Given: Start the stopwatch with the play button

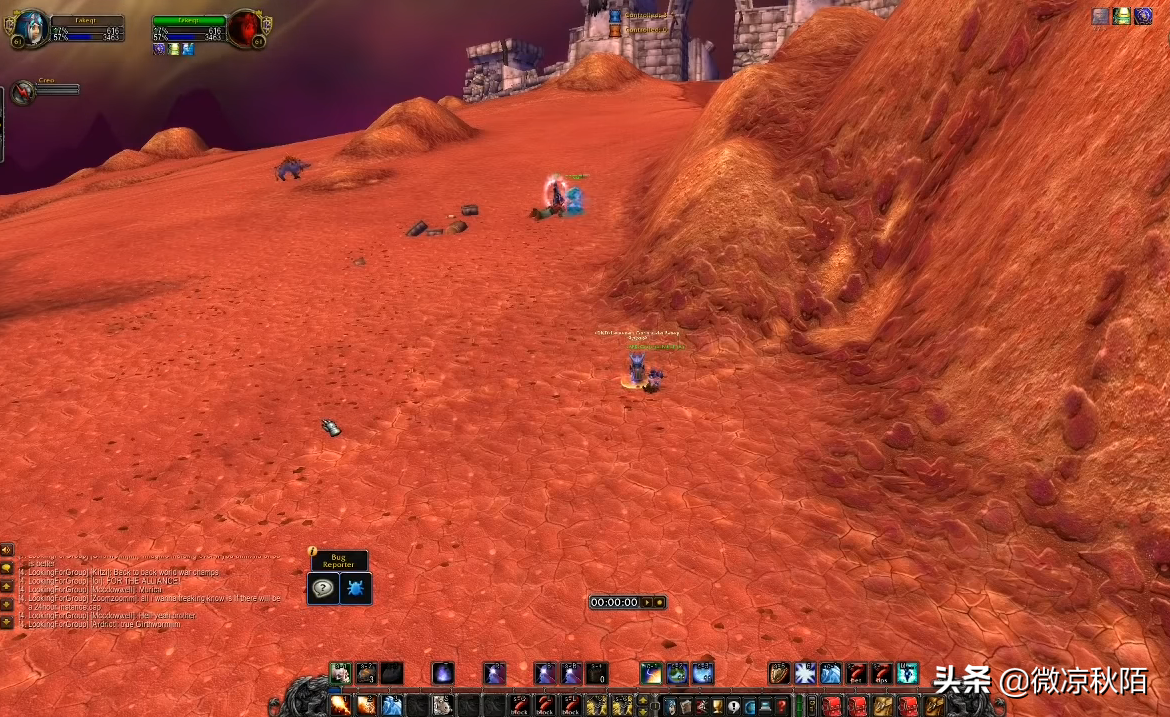Looking at the screenshot, I should pos(646,602).
